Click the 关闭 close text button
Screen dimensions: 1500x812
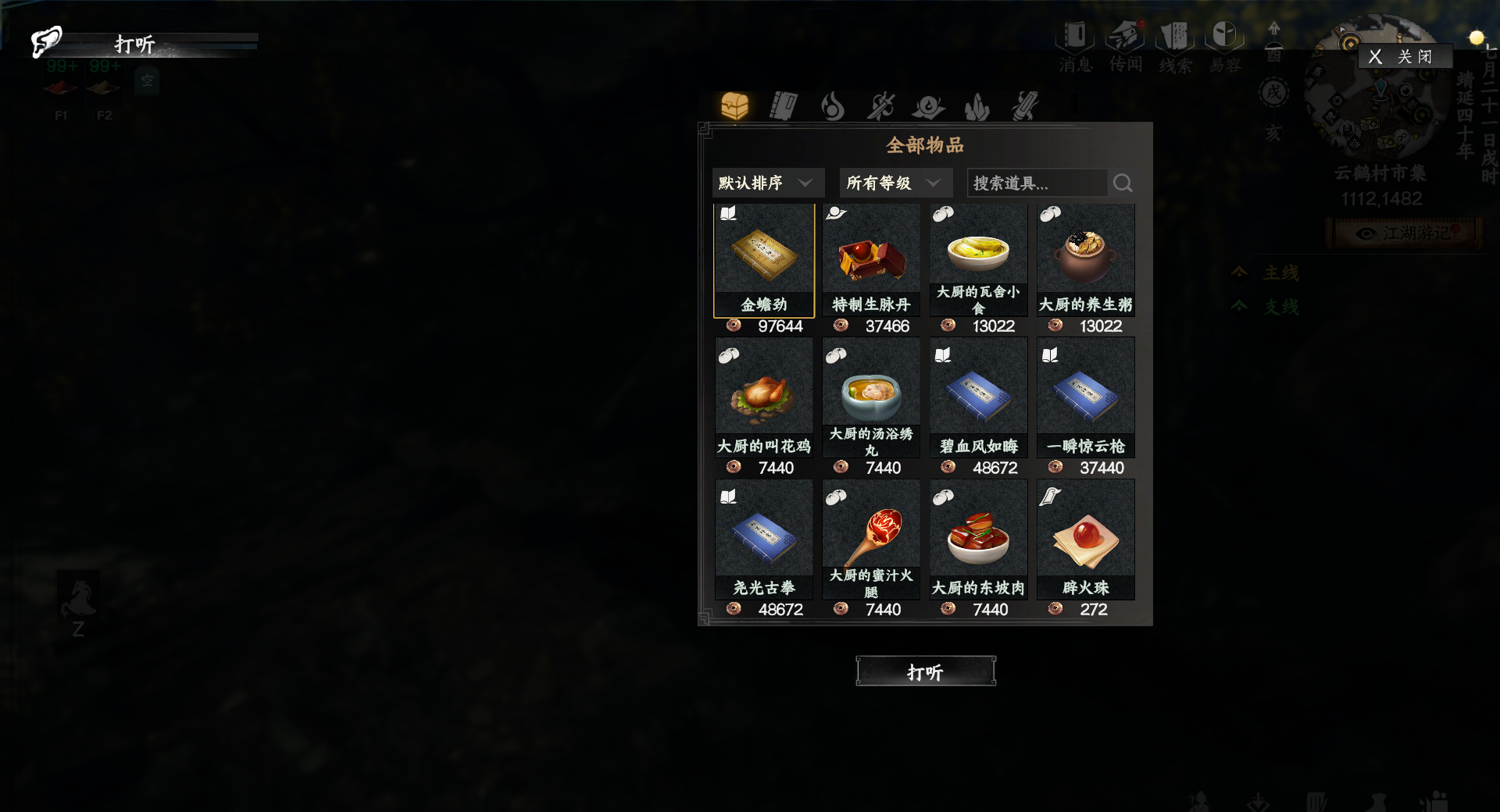point(1412,55)
